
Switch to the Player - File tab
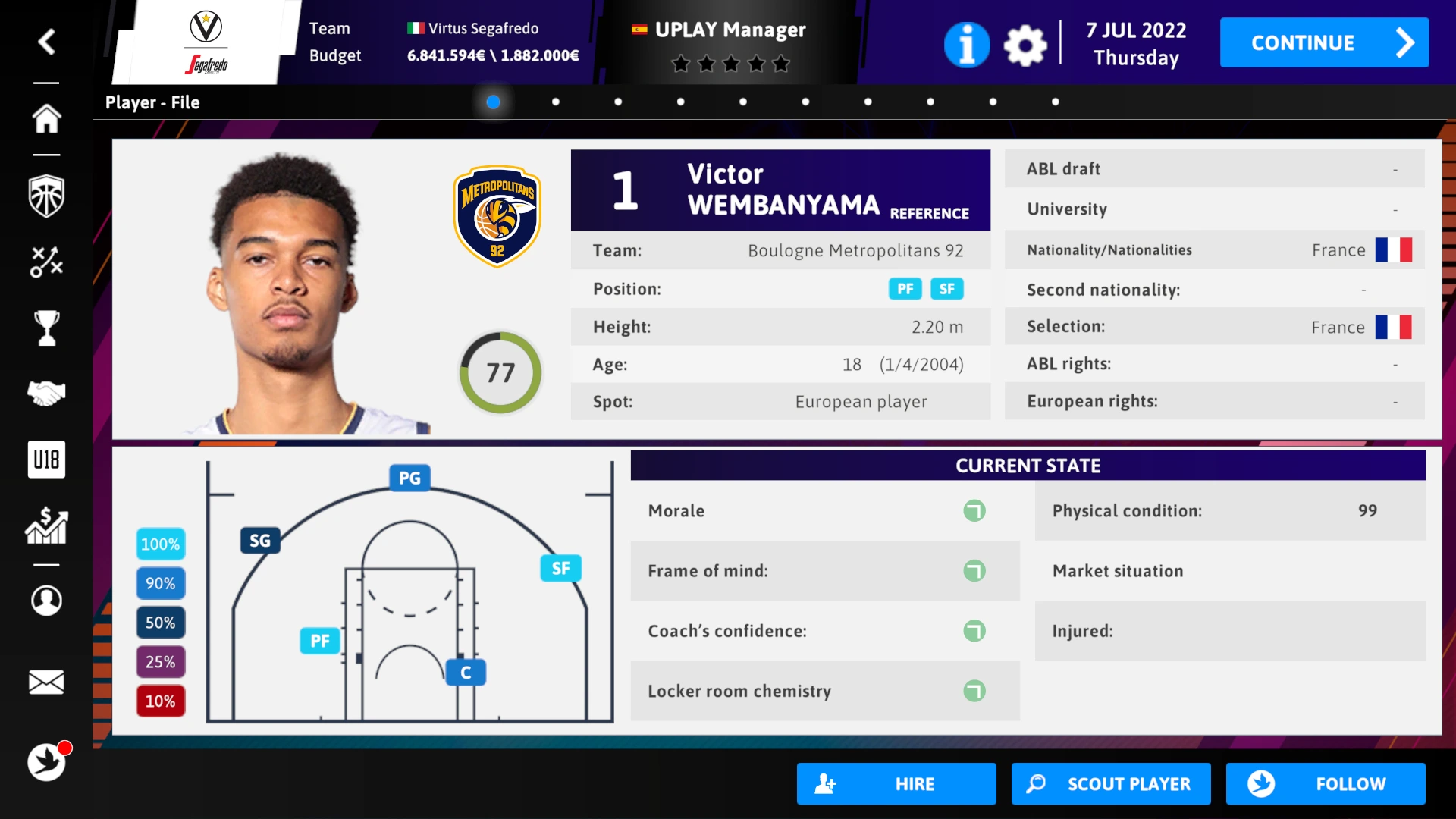[x=152, y=102]
